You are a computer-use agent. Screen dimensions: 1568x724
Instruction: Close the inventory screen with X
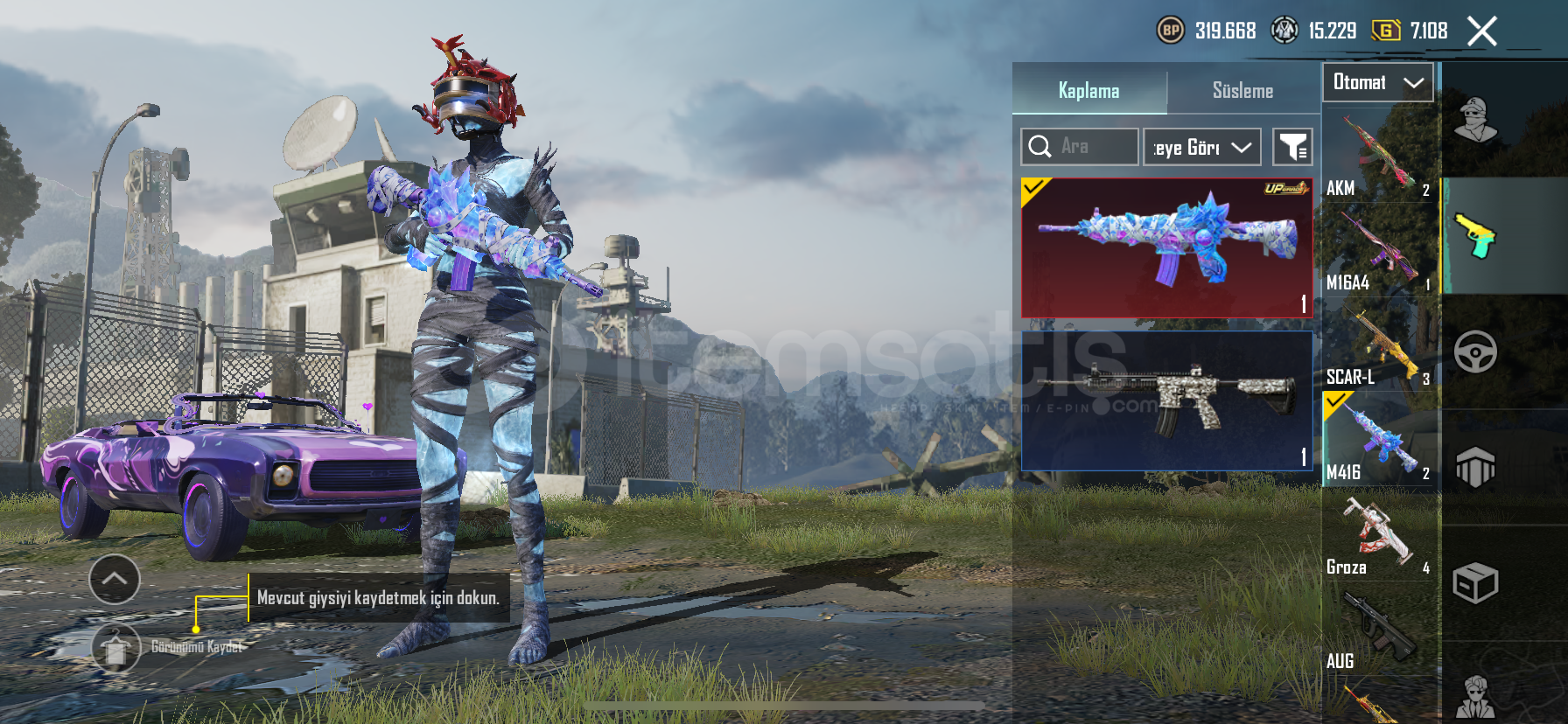[1481, 32]
